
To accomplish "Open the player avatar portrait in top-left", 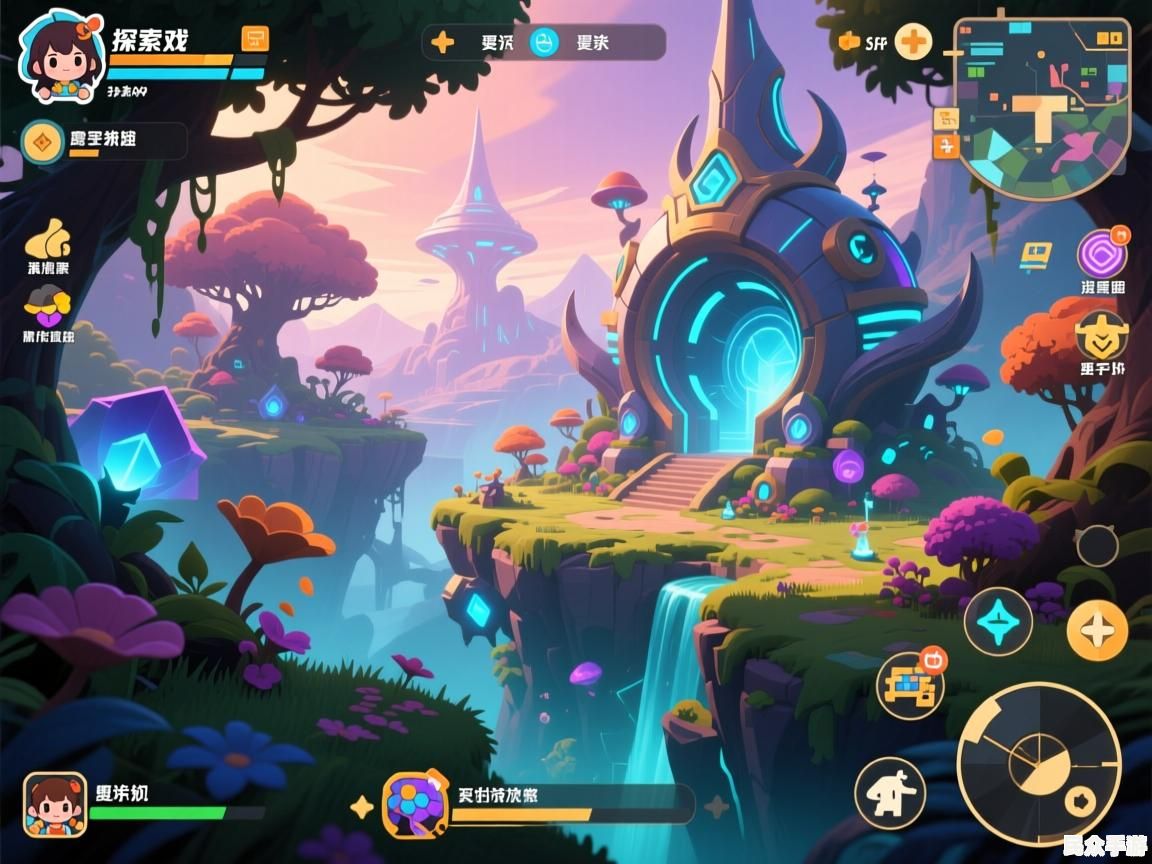I will tap(61, 56).
